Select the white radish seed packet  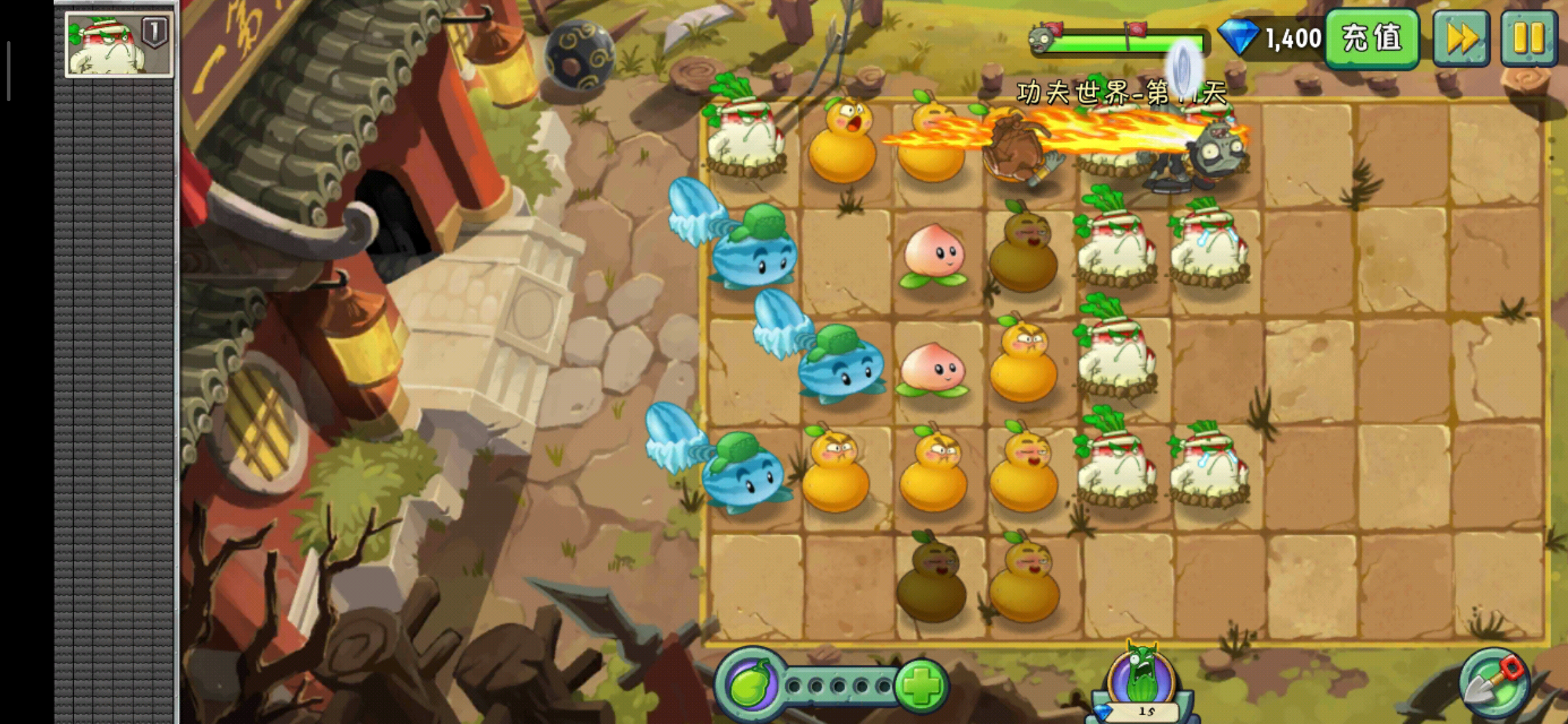(x=119, y=44)
